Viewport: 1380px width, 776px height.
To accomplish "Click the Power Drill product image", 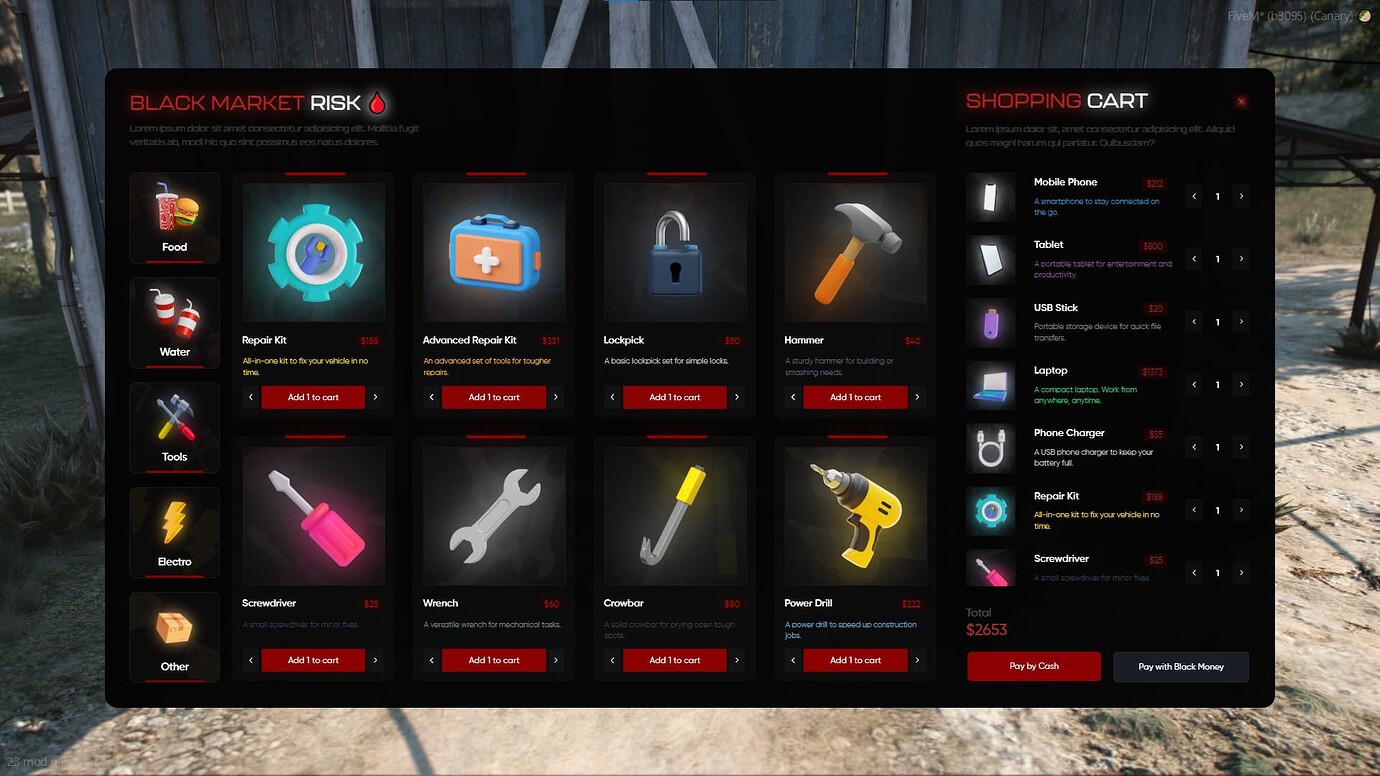I will [853, 515].
